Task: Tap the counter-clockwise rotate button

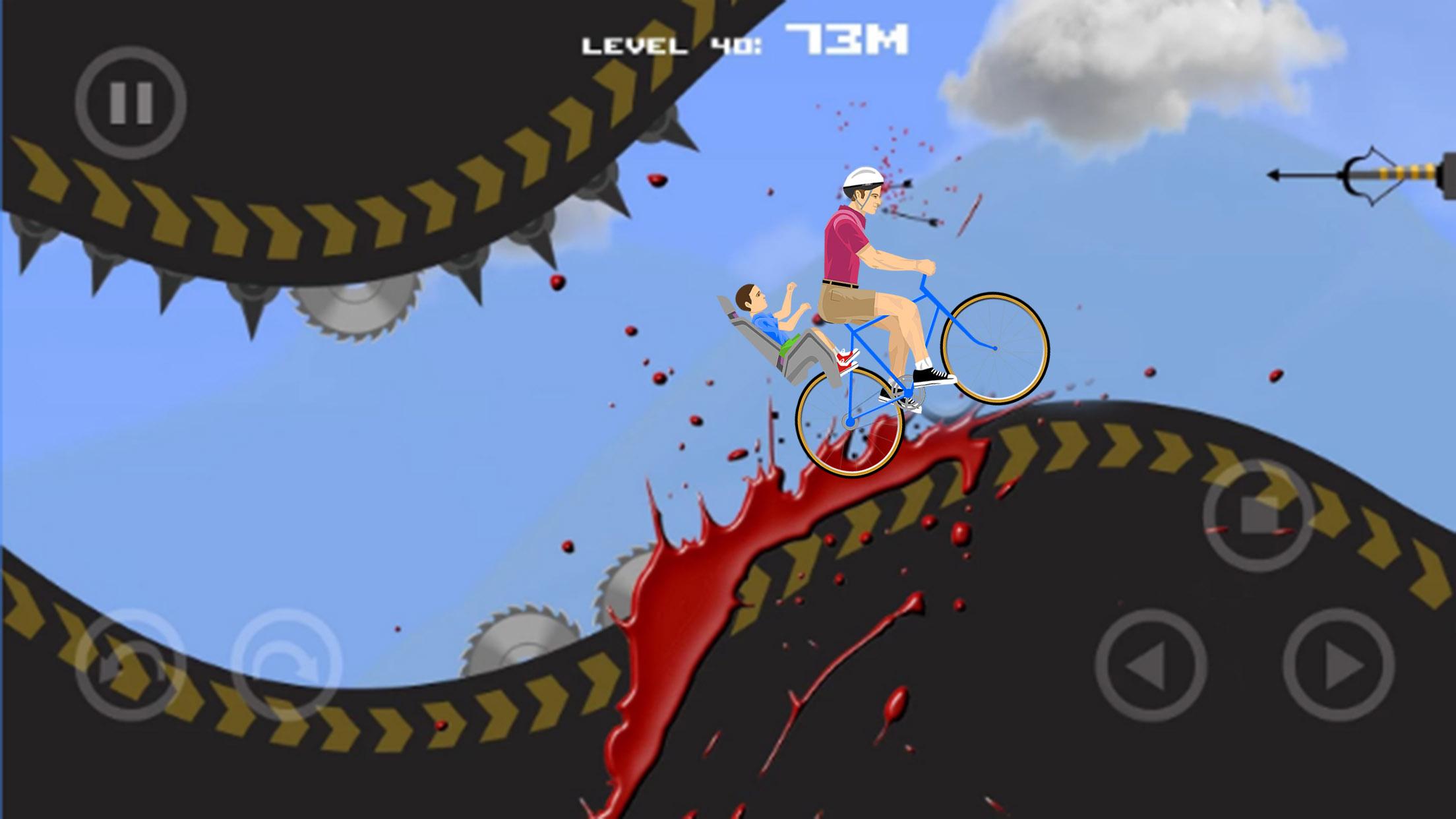Action: pos(130,665)
